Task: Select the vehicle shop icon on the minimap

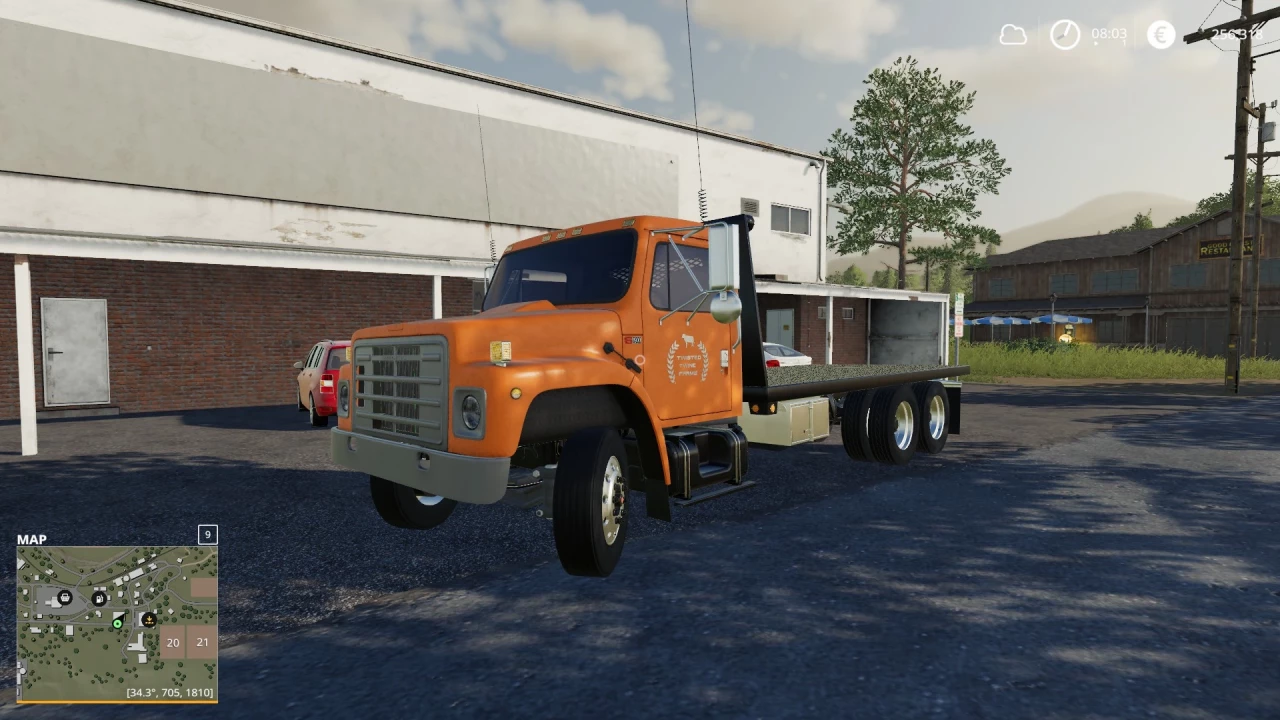Action: coord(65,597)
